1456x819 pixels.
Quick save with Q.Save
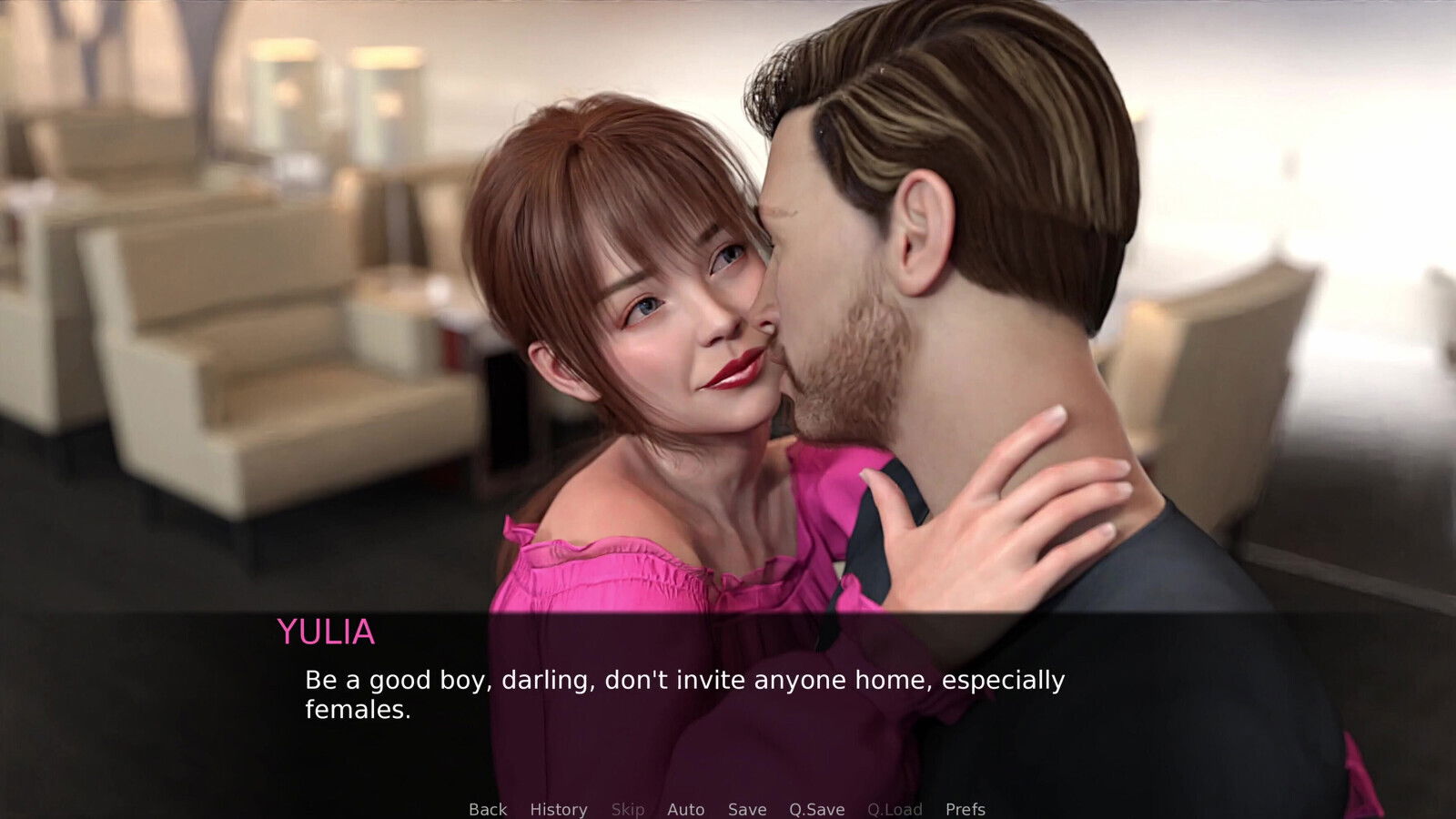[x=816, y=809]
